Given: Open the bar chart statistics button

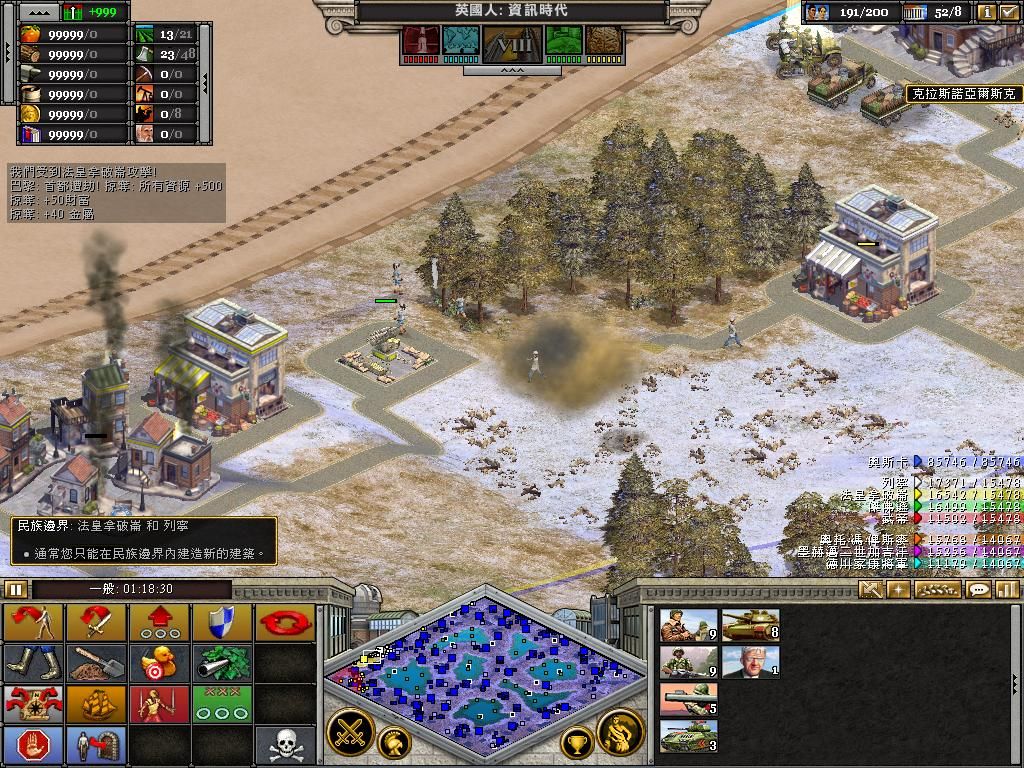Looking at the screenshot, I should 1006,589.
